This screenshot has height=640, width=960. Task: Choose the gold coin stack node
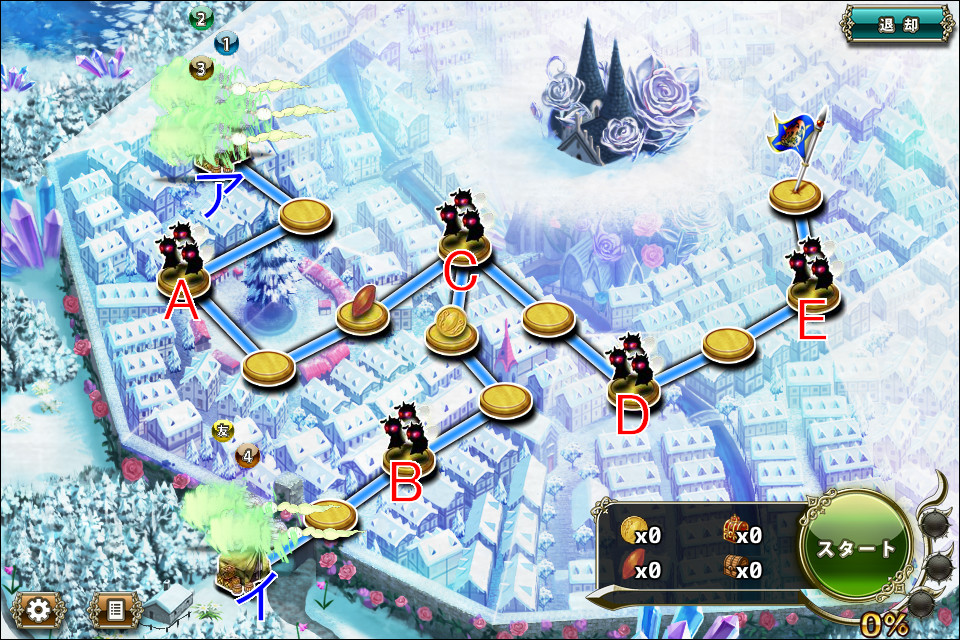[x=451, y=328]
